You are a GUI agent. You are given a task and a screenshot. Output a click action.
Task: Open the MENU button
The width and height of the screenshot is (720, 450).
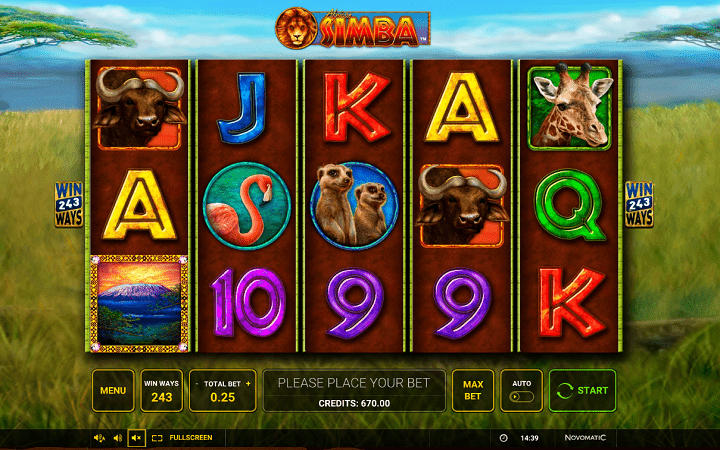pyautogui.click(x=113, y=390)
